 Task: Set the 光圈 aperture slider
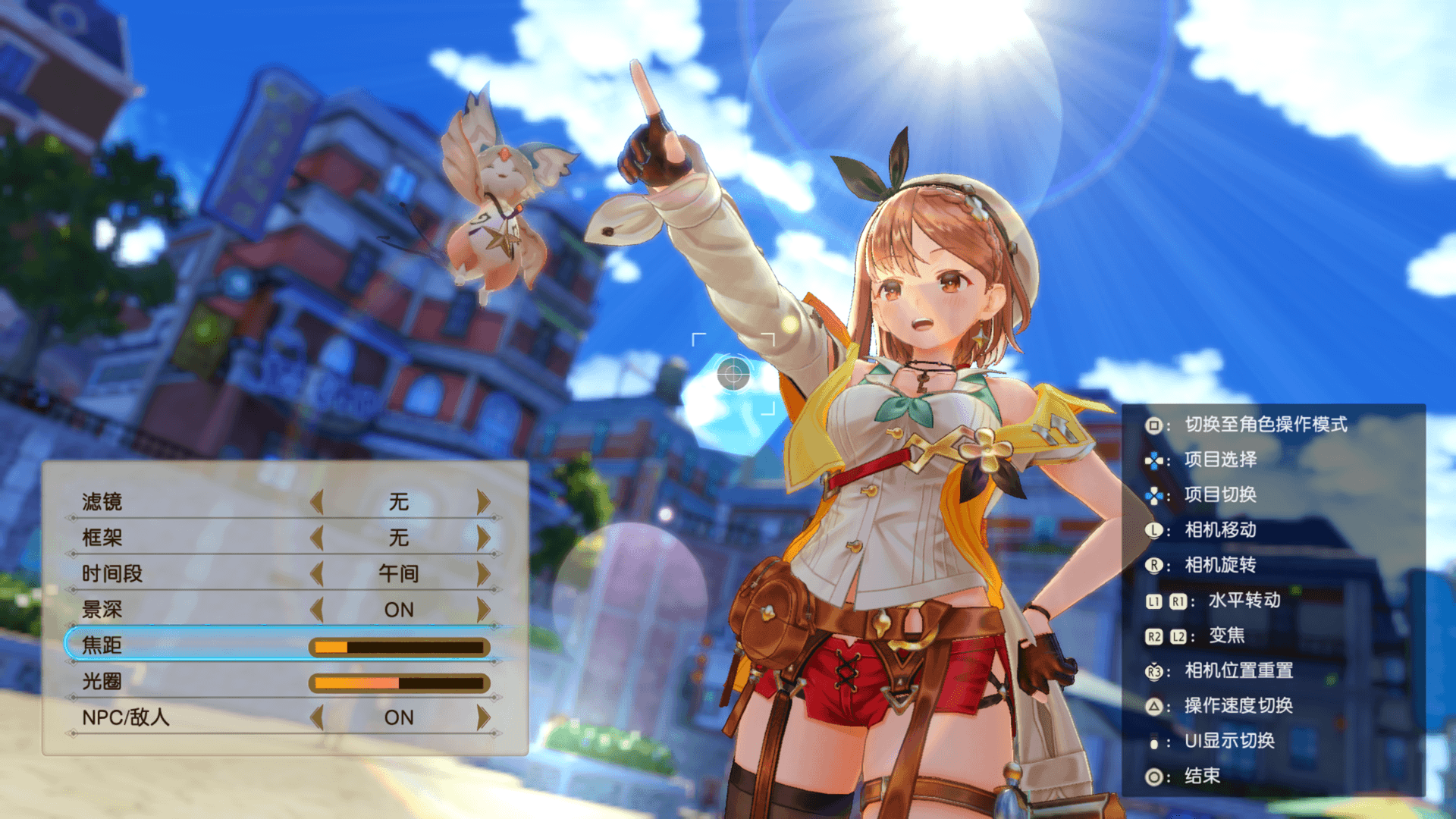coord(399,682)
